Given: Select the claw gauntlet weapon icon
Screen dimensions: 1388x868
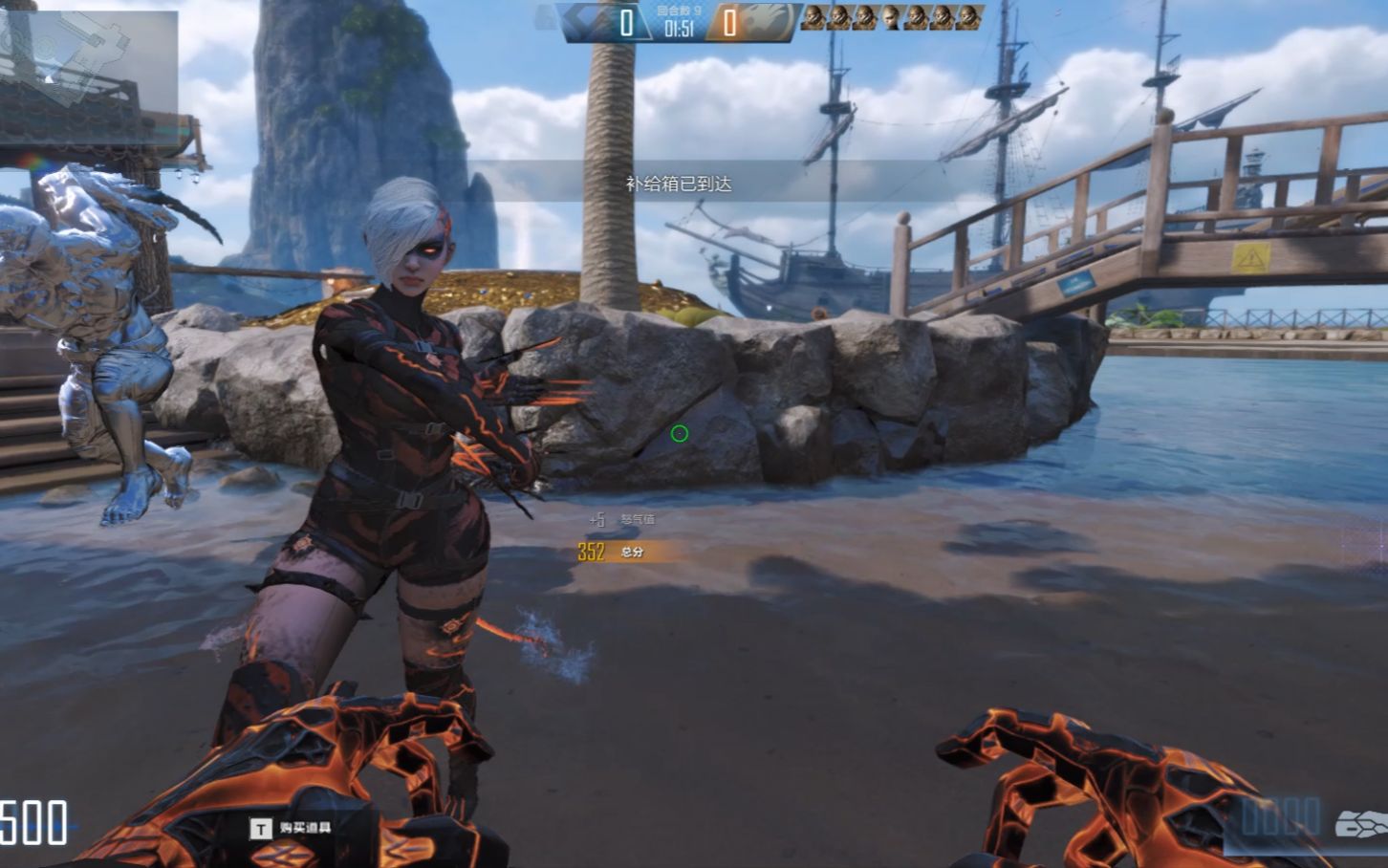Looking at the screenshot, I should [x=1360, y=824].
